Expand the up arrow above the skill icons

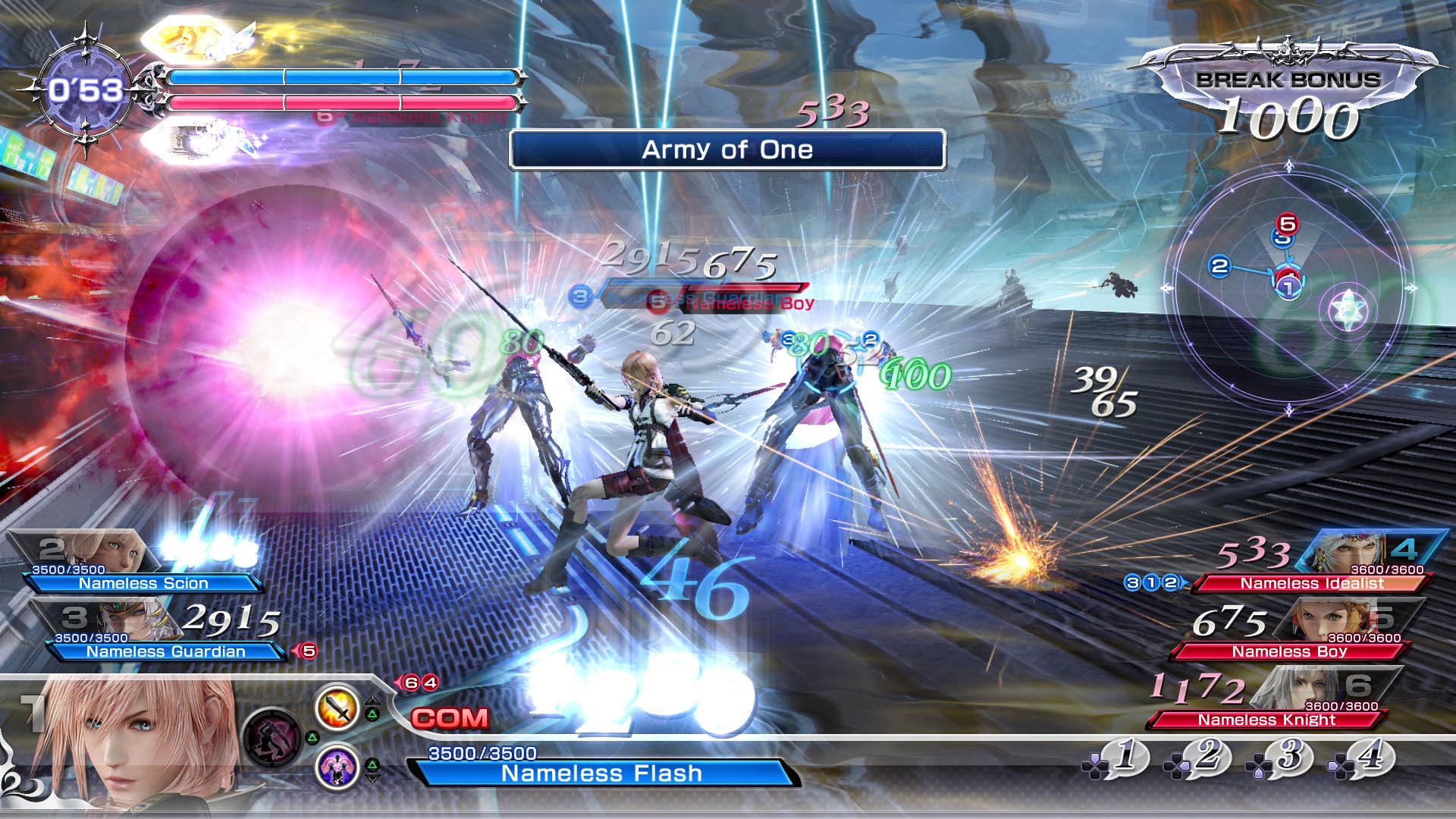coord(373,701)
